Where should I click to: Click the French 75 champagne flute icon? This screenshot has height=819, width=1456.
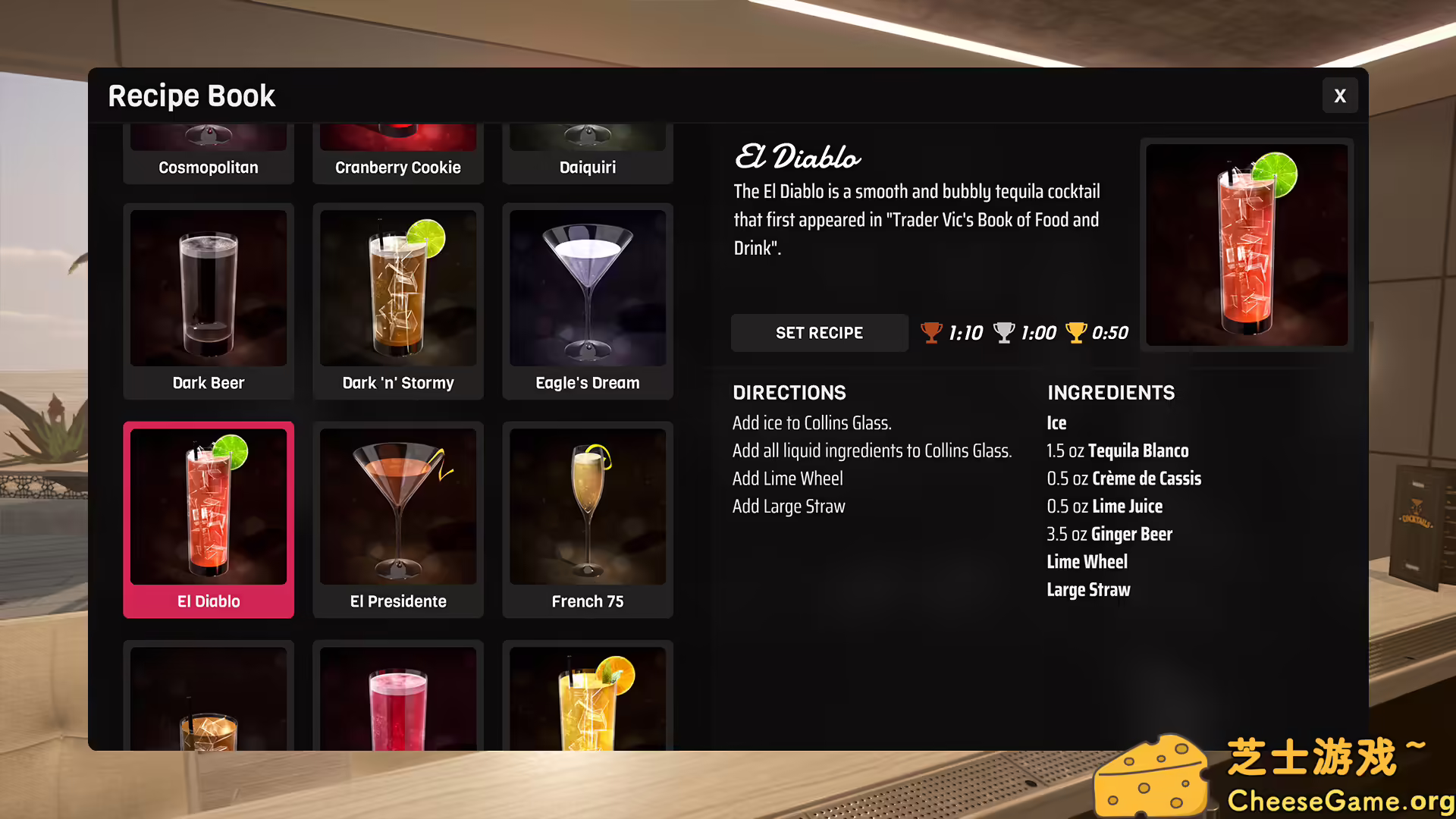point(587,507)
